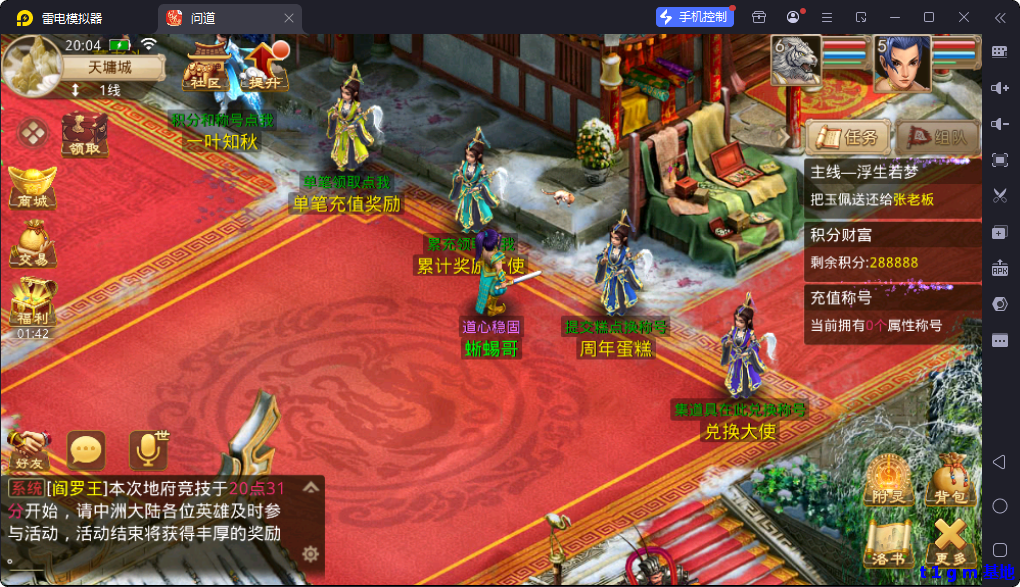Open the 社区 community panel
The height and width of the screenshot is (587, 1020).
[x=206, y=66]
